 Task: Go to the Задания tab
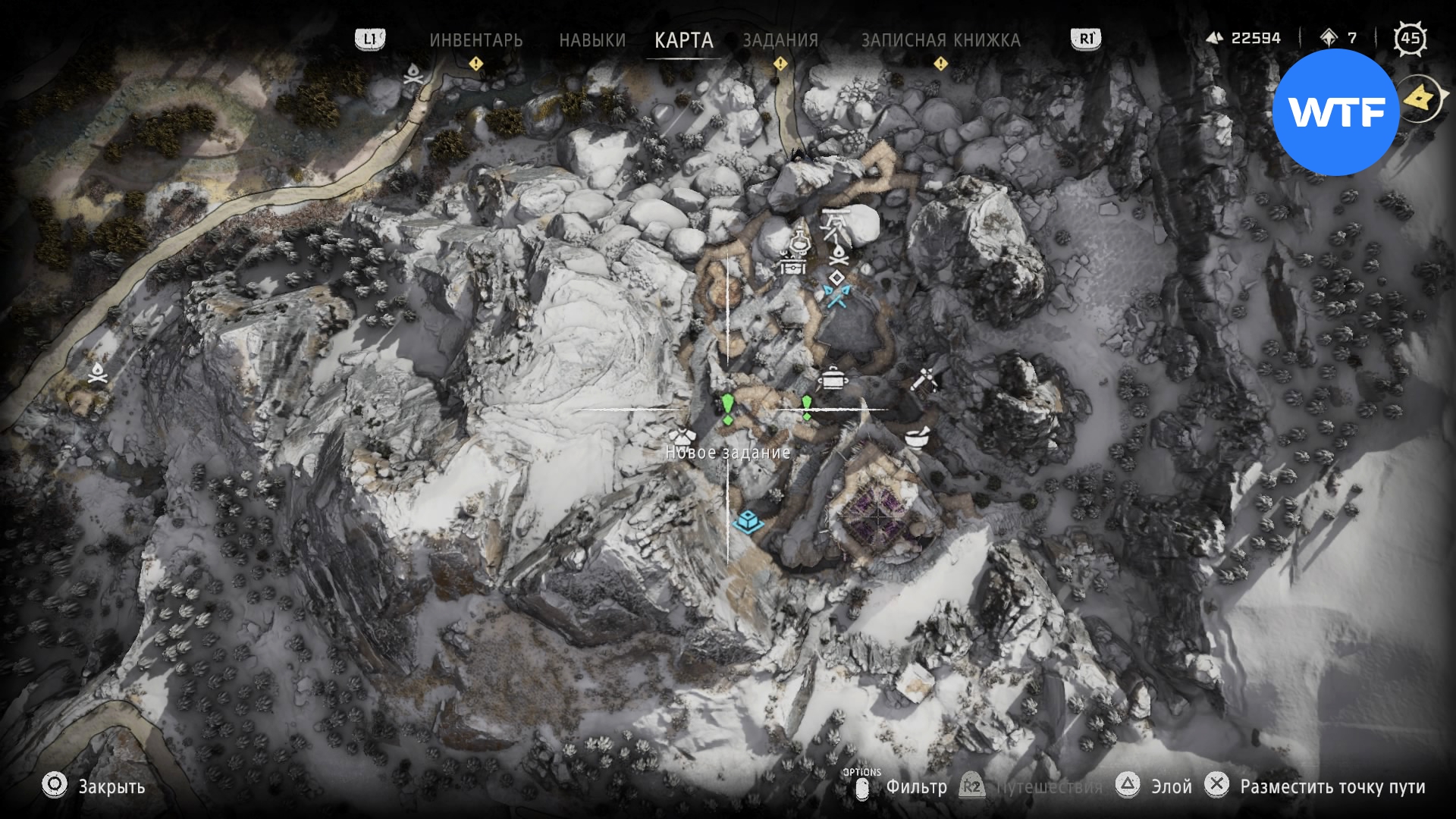[x=780, y=39]
